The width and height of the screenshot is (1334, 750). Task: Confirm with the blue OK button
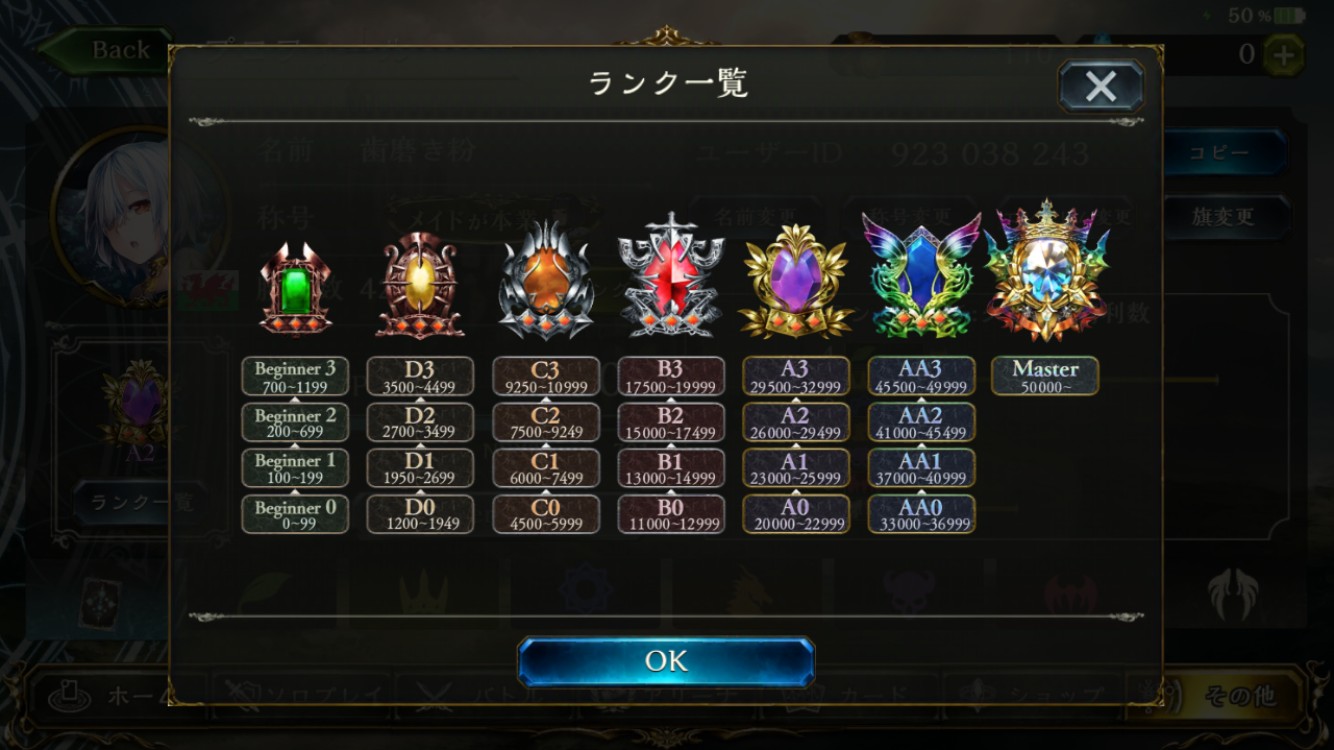[x=666, y=661]
